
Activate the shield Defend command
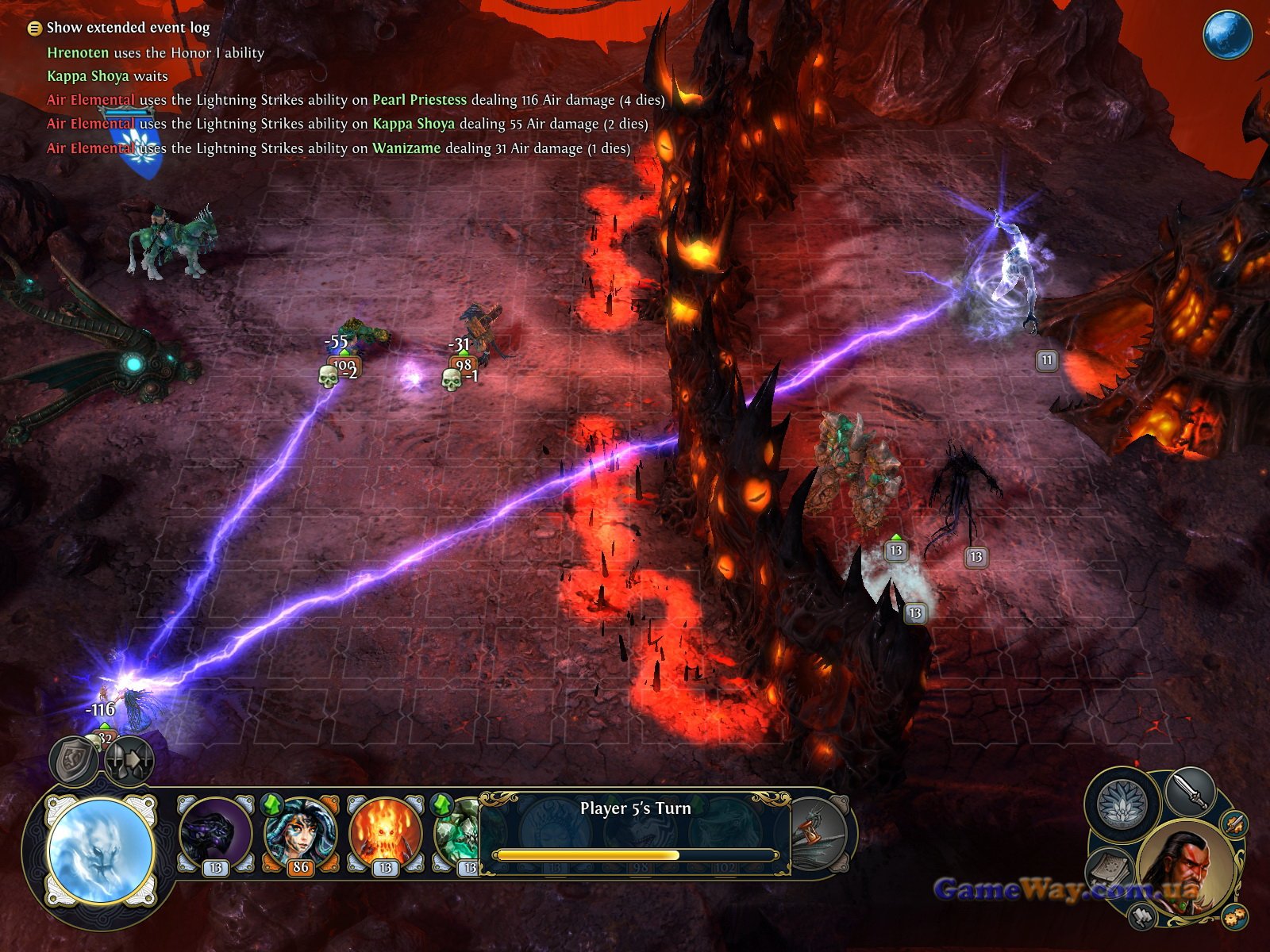[74, 761]
